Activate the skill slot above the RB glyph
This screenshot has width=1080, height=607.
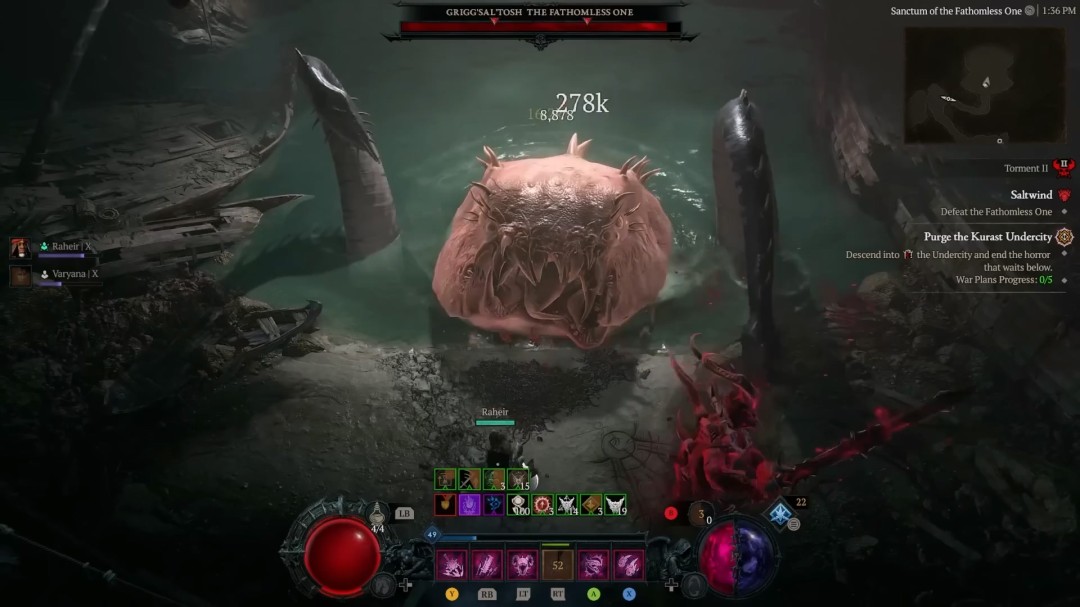487,565
